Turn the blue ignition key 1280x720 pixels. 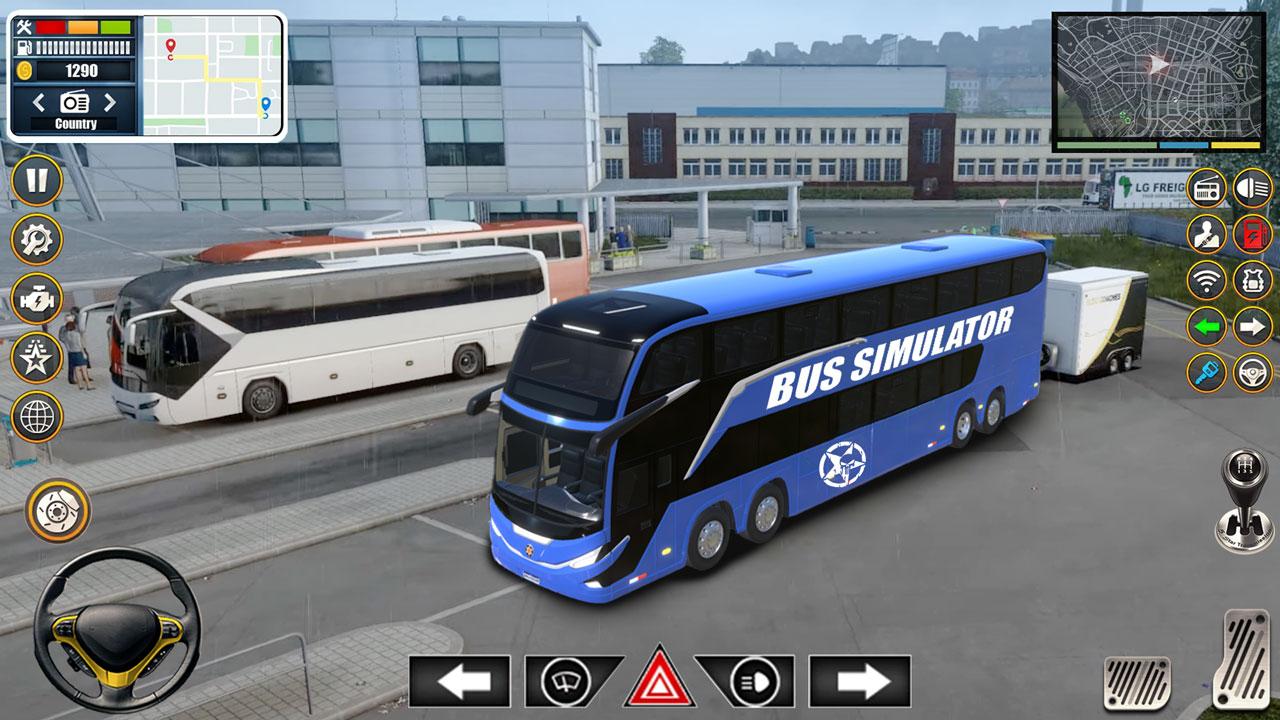(1207, 372)
